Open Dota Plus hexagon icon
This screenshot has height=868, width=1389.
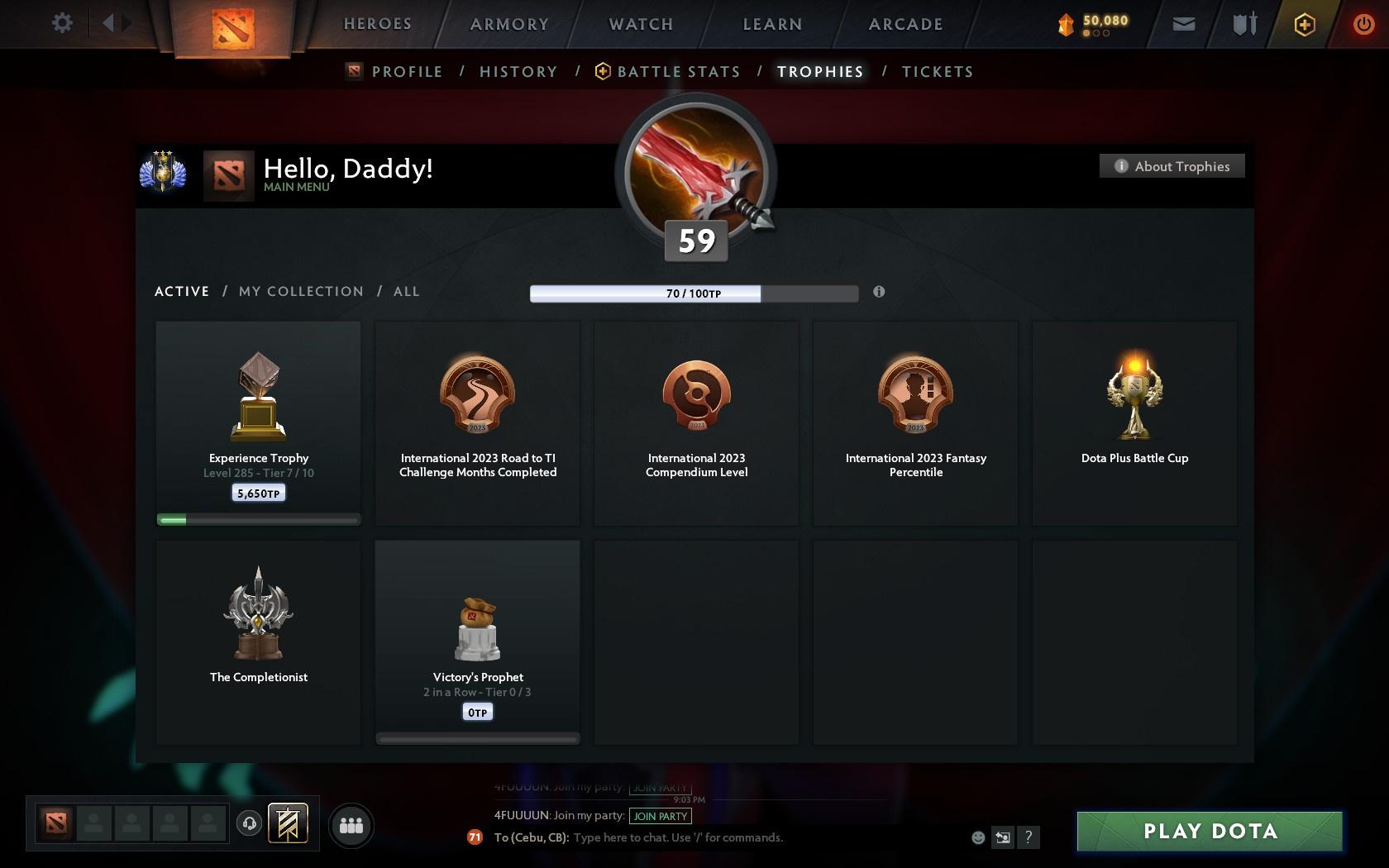pos(1304,24)
